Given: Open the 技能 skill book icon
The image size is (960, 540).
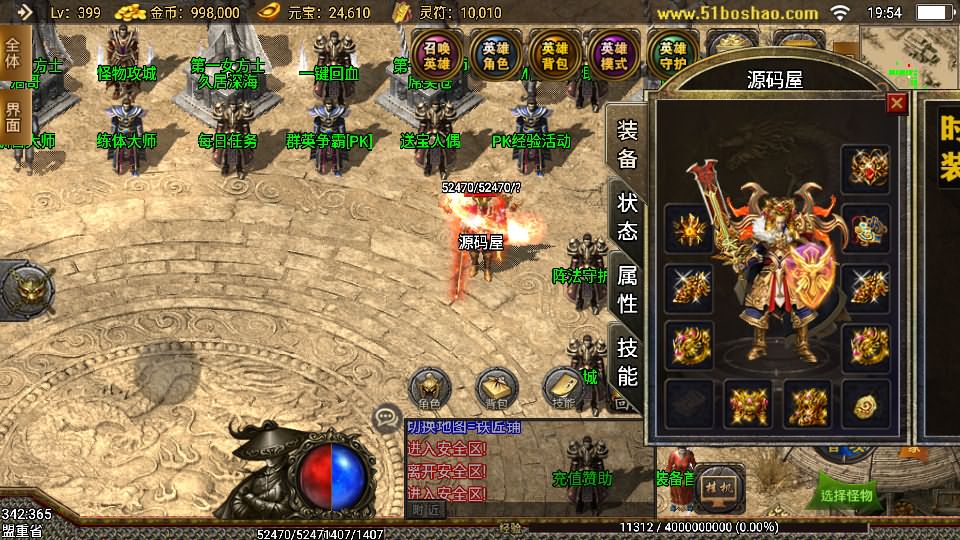Looking at the screenshot, I should 563,388.
